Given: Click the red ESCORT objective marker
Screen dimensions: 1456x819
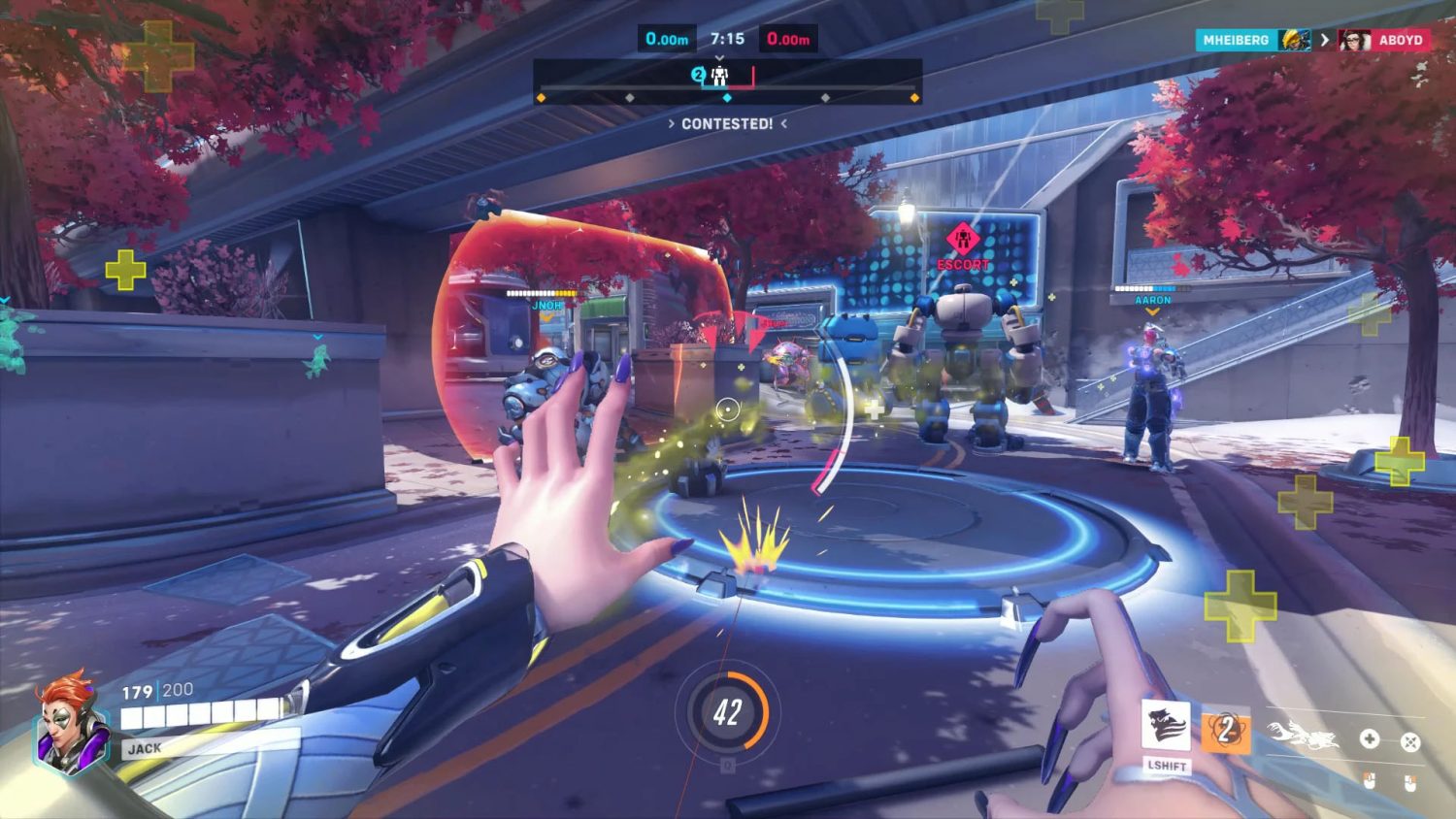Looking at the screenshot, I should pyautogui.click(x=962, y=239).
